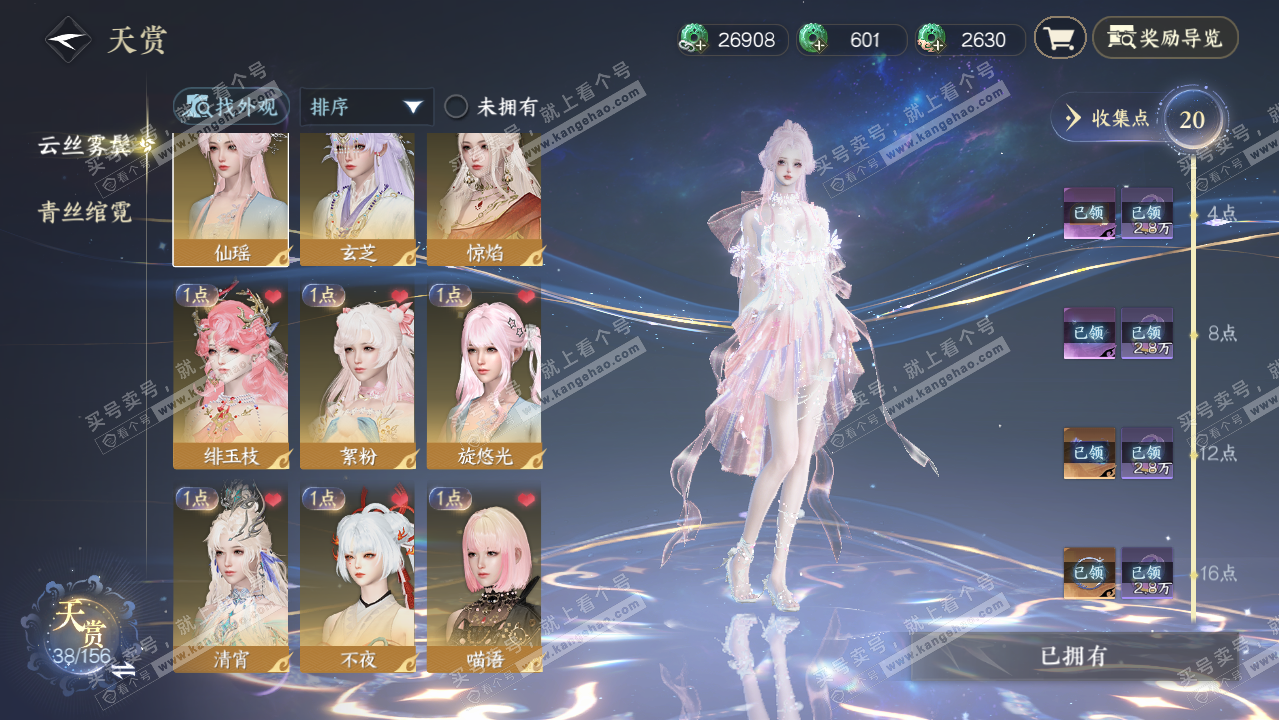Pick the 绯玉枝 hairstyle card
Image resolution: width=1279 pixels, height=720 pixels.
[x=231, y=377]
